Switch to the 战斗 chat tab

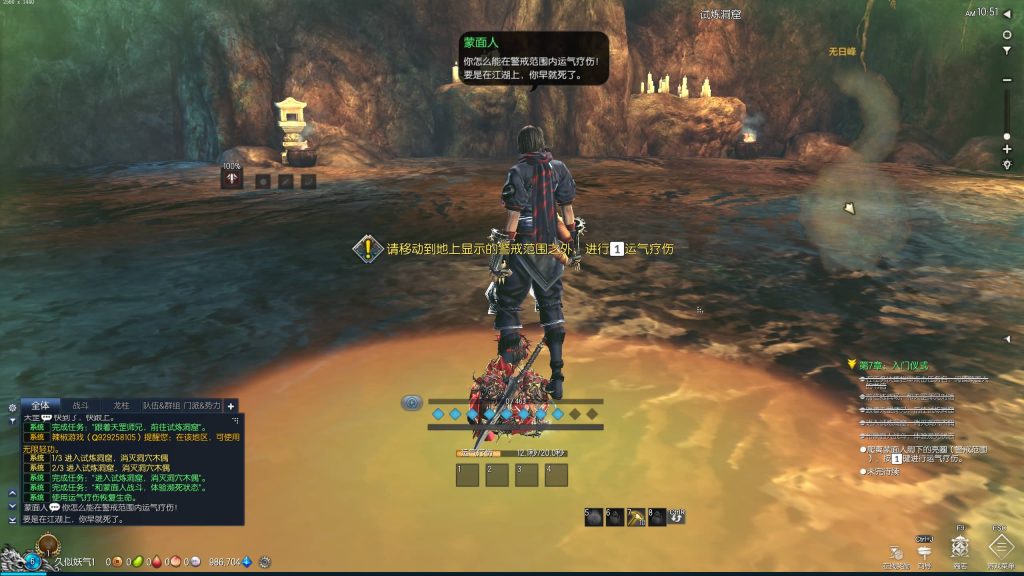click(x=81, y=405)
